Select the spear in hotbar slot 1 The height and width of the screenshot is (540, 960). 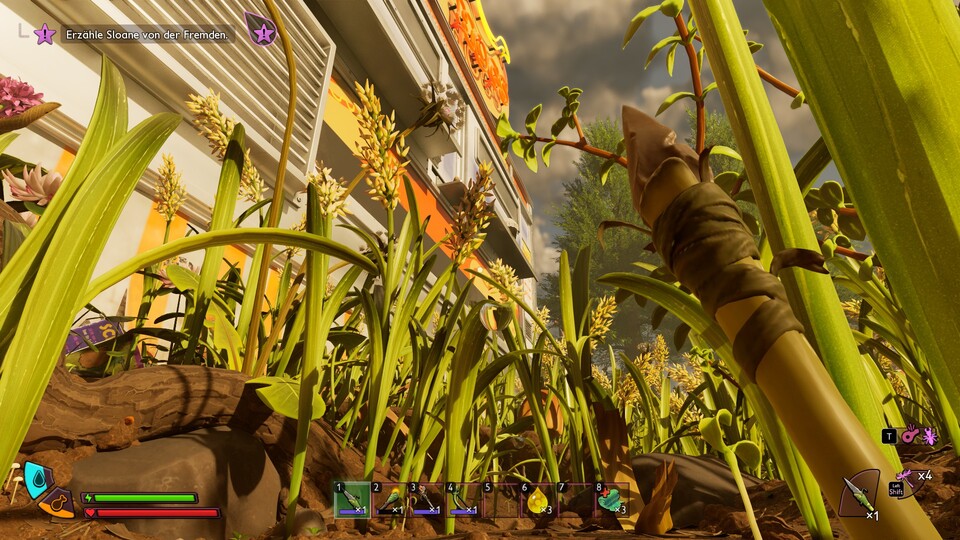(351, 499)
